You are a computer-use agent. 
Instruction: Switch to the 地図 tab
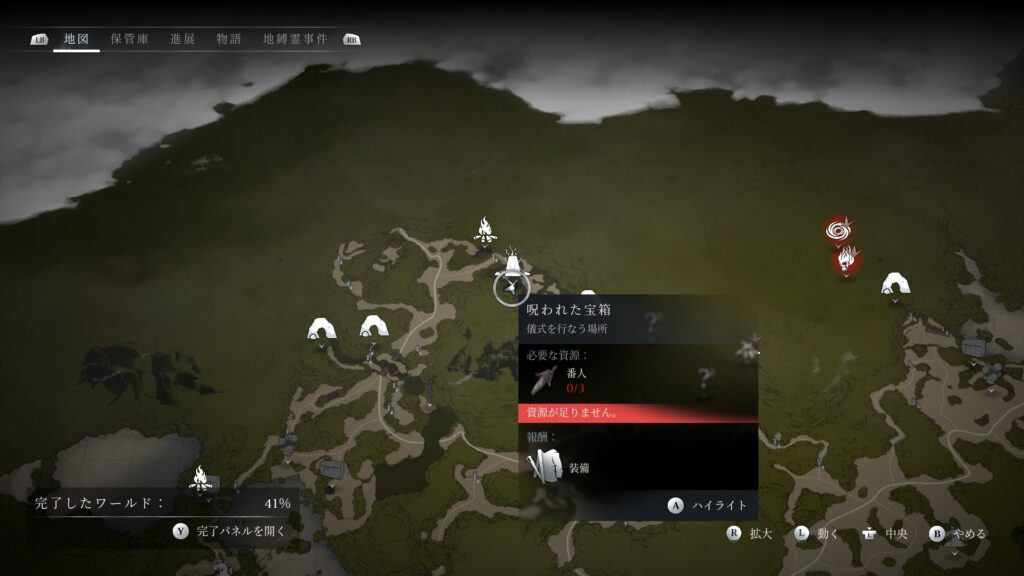coord(76,39)
